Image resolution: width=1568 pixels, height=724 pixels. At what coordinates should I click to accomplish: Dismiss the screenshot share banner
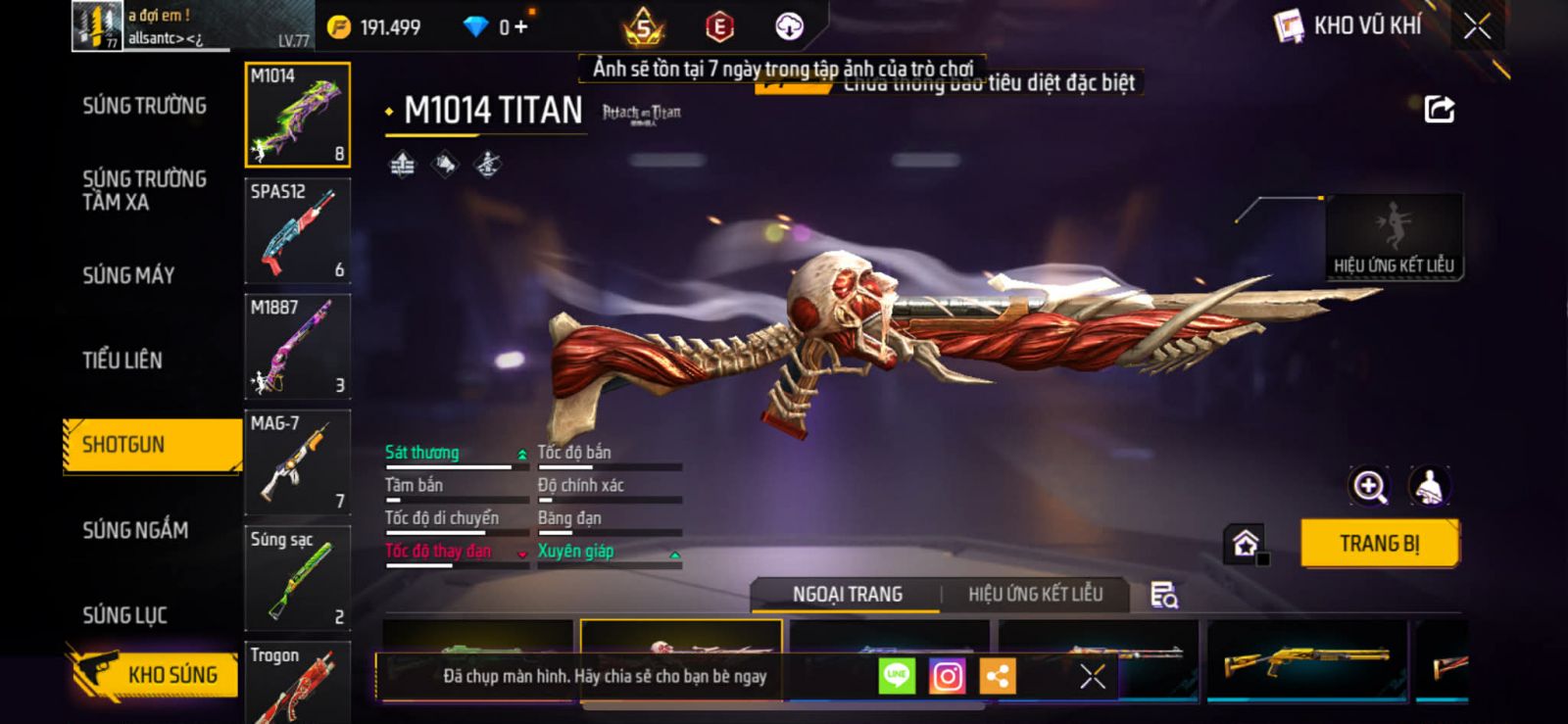pos(1093,676)
